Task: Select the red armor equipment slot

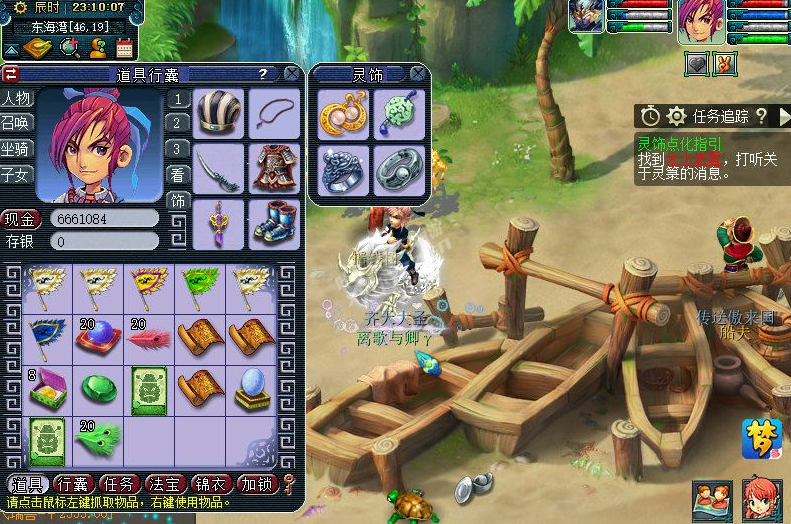Action: 271,166
